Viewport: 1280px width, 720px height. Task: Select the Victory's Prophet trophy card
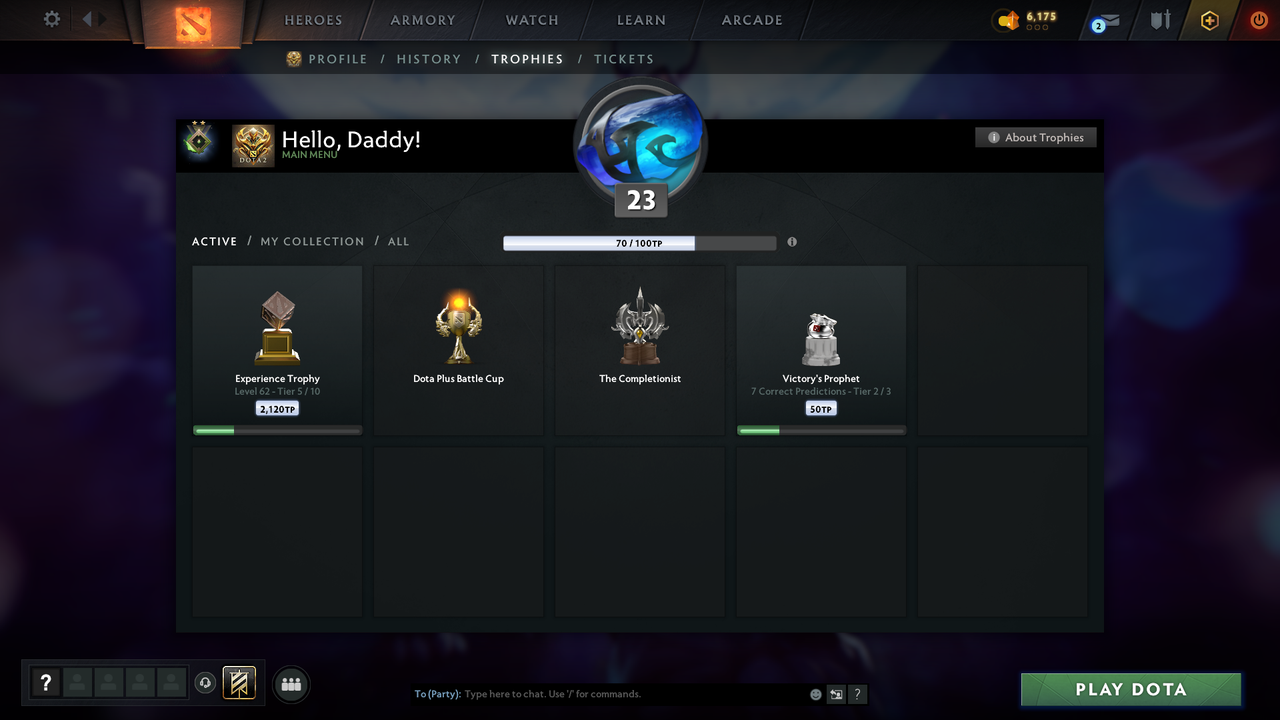821,349
